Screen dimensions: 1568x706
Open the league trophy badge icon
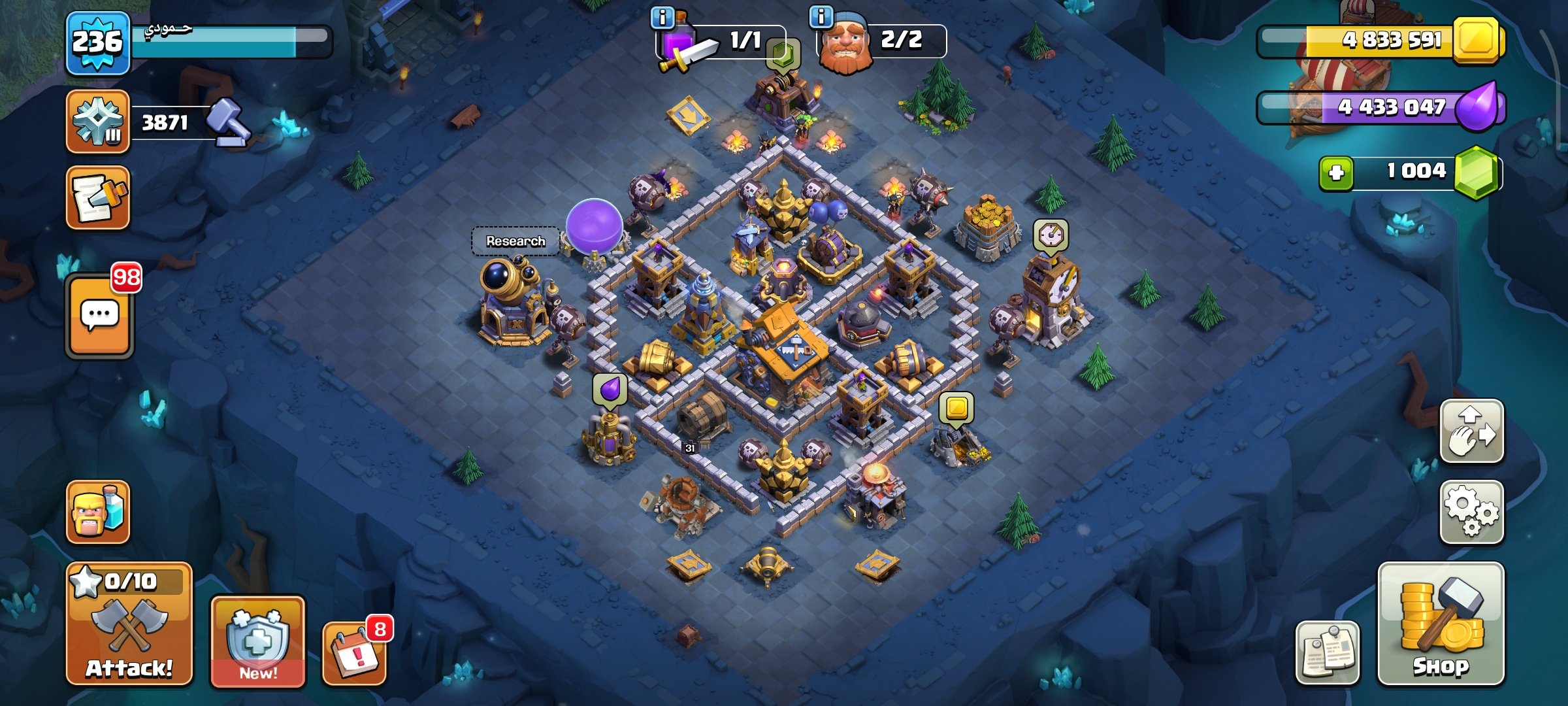(x=98, y=122)
